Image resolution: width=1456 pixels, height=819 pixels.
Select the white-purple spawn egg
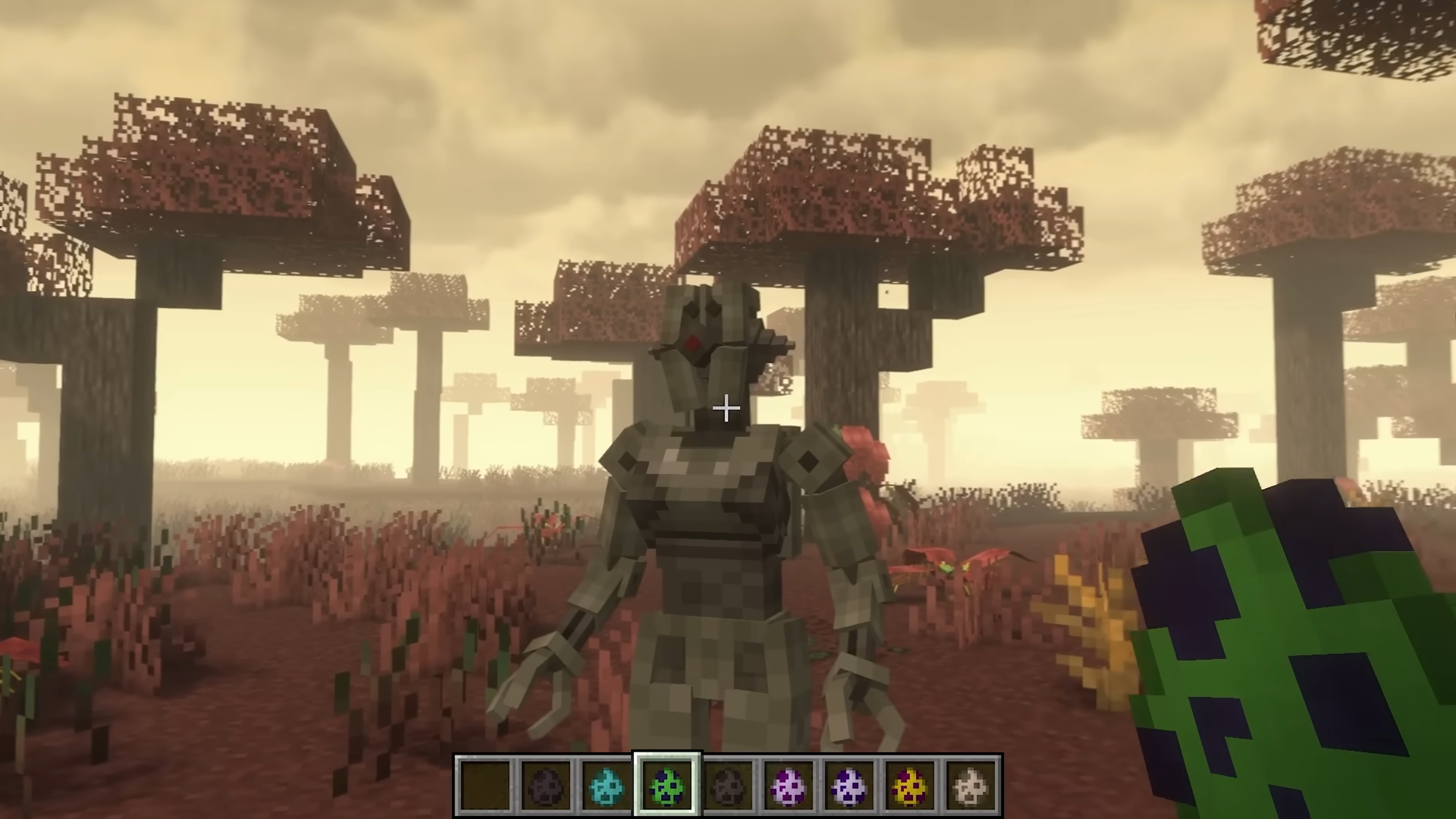849,786
